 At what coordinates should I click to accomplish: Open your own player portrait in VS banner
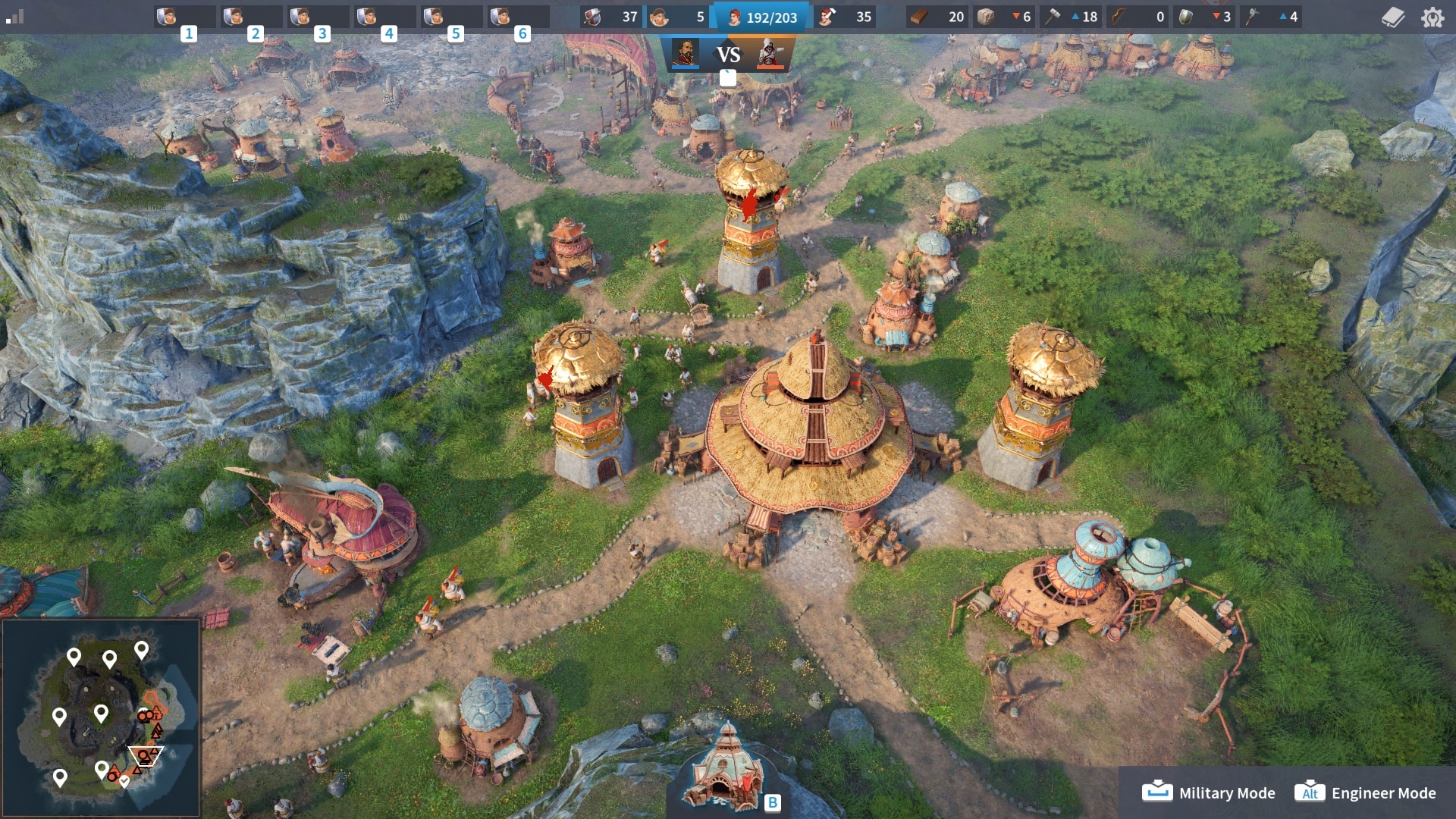[x=686, y=55]
